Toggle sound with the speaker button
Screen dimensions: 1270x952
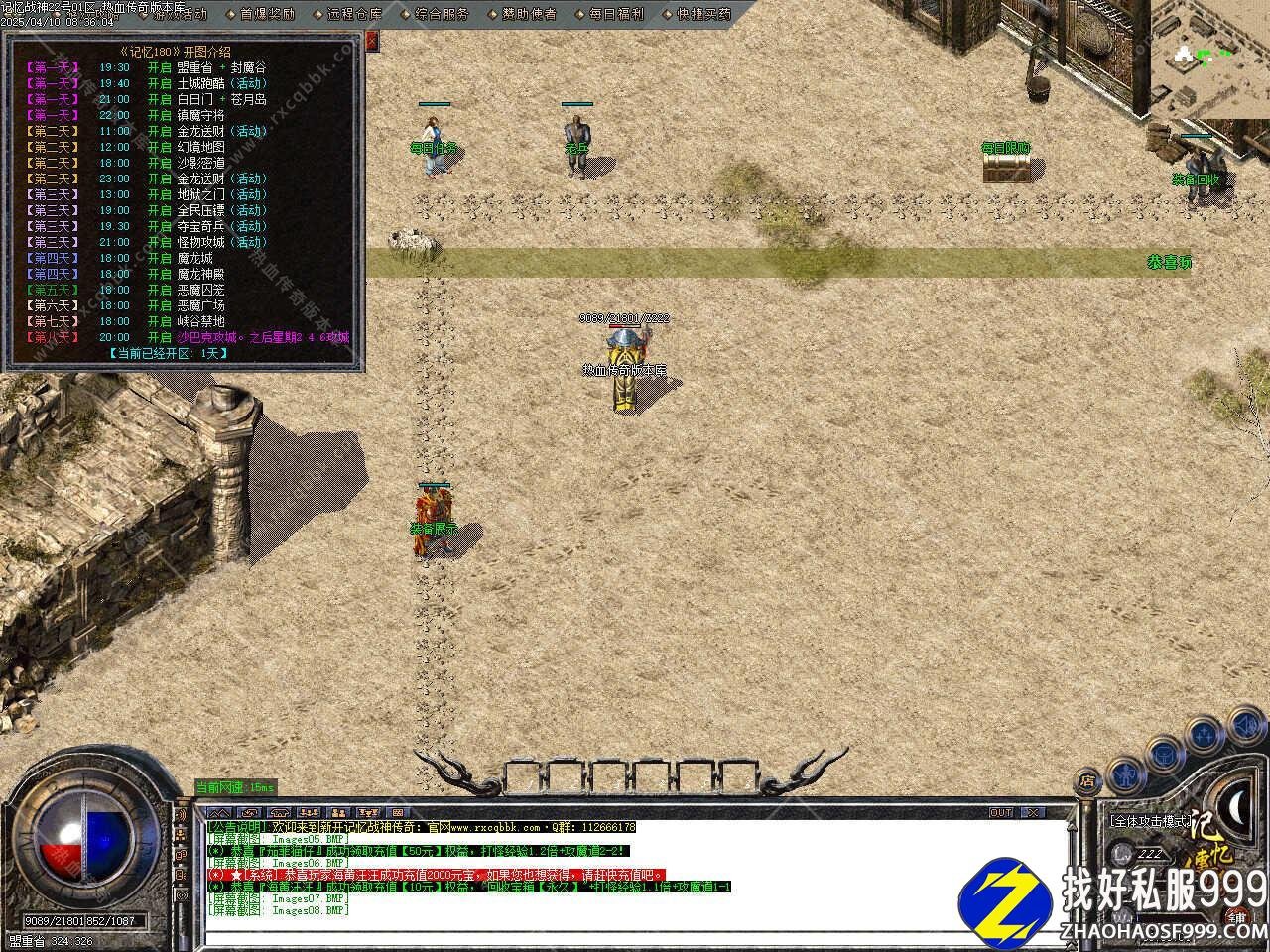point(1244,724)
